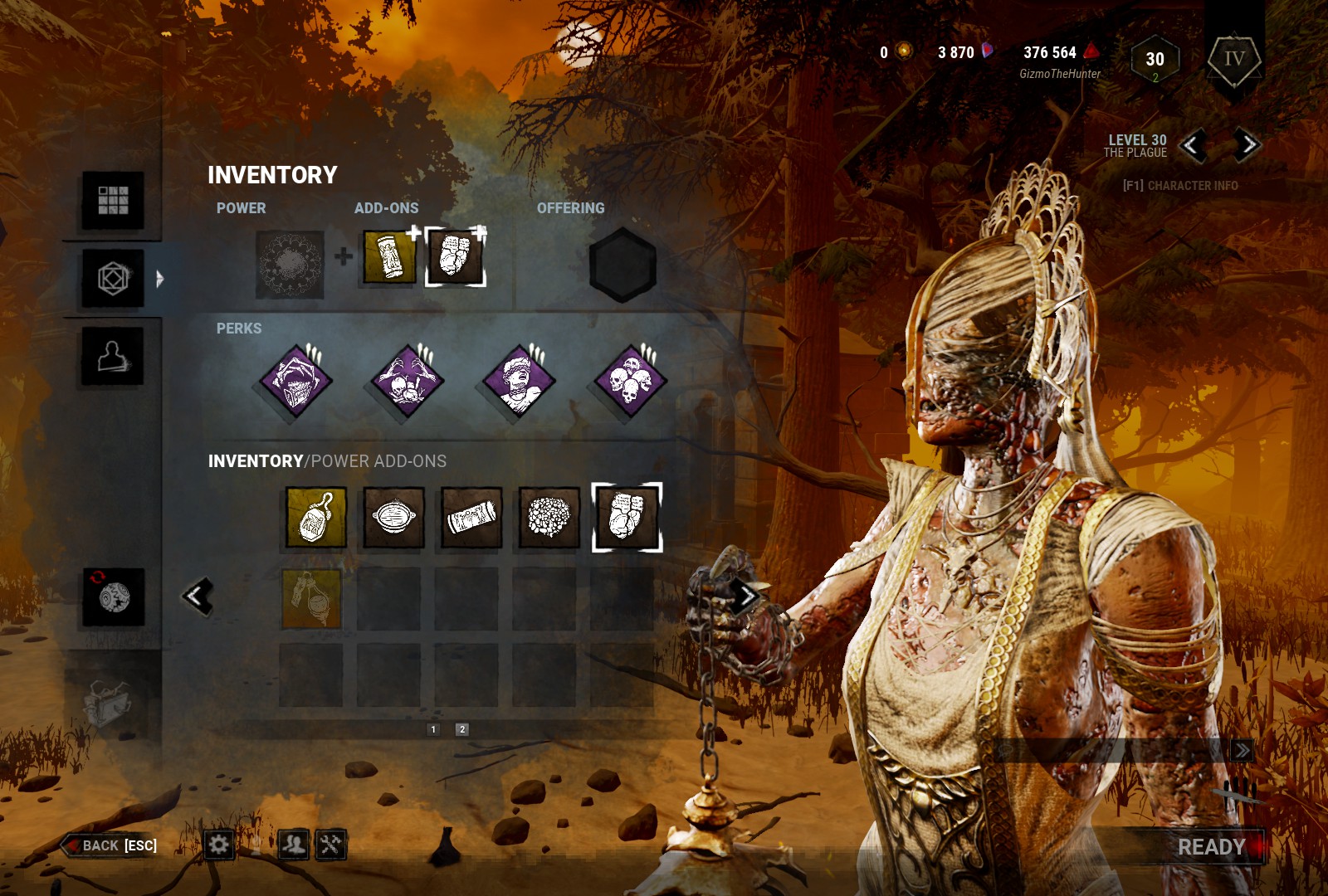Click the READY button

pos(1211,847)
